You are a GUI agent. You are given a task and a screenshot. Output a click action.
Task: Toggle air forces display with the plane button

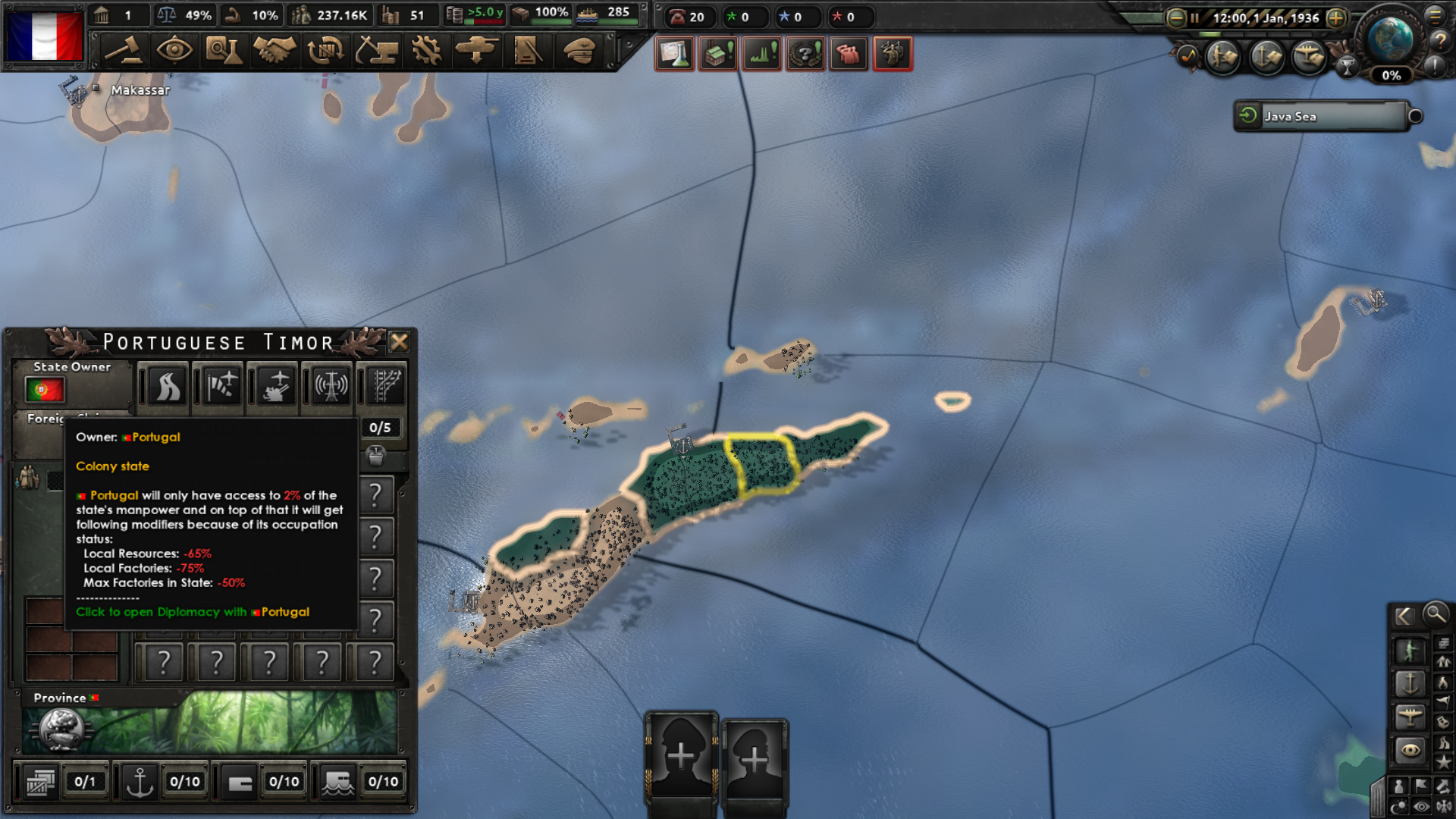(x=1411, y=716)
